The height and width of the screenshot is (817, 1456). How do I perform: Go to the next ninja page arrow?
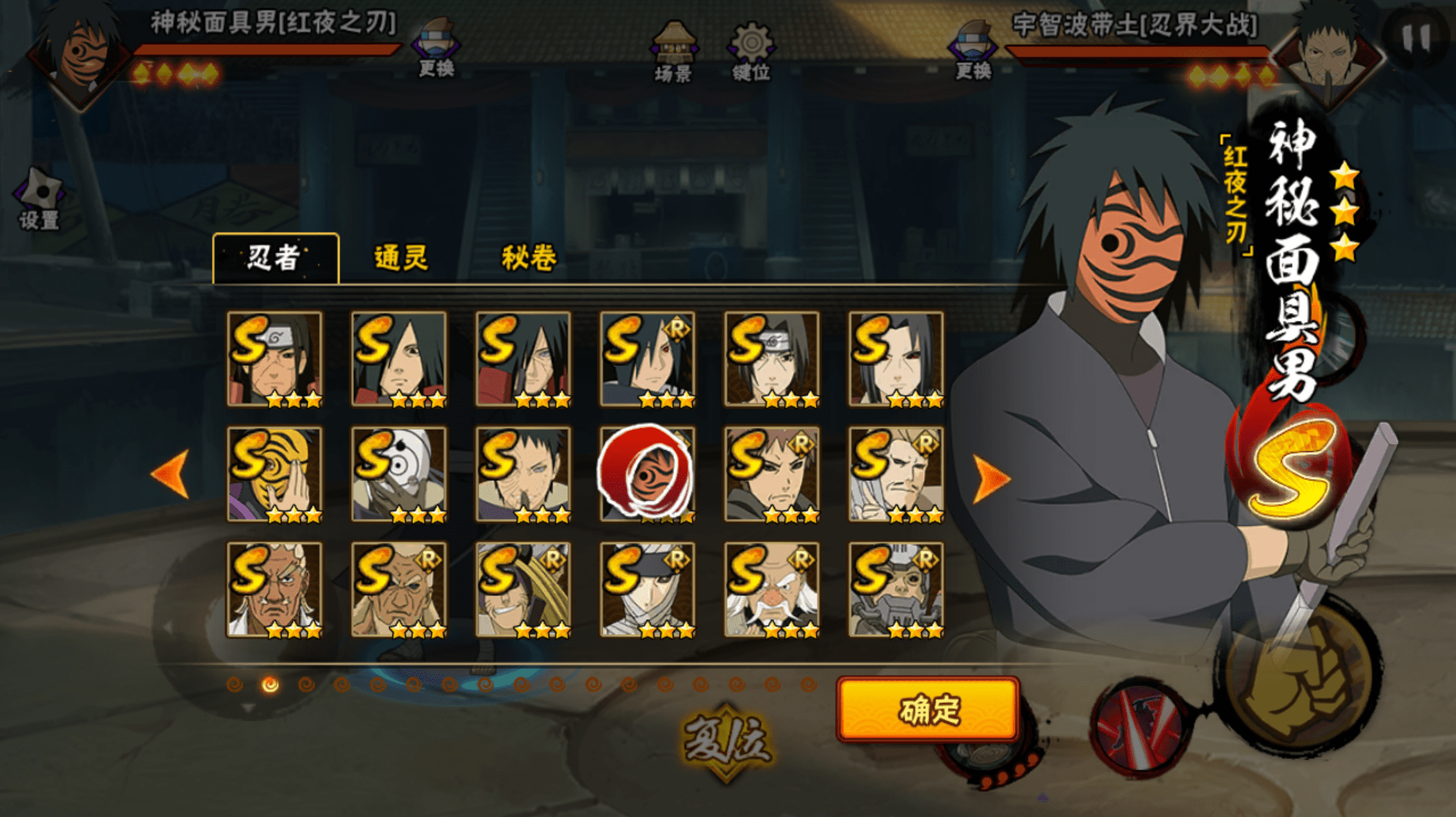pos(990,478)
